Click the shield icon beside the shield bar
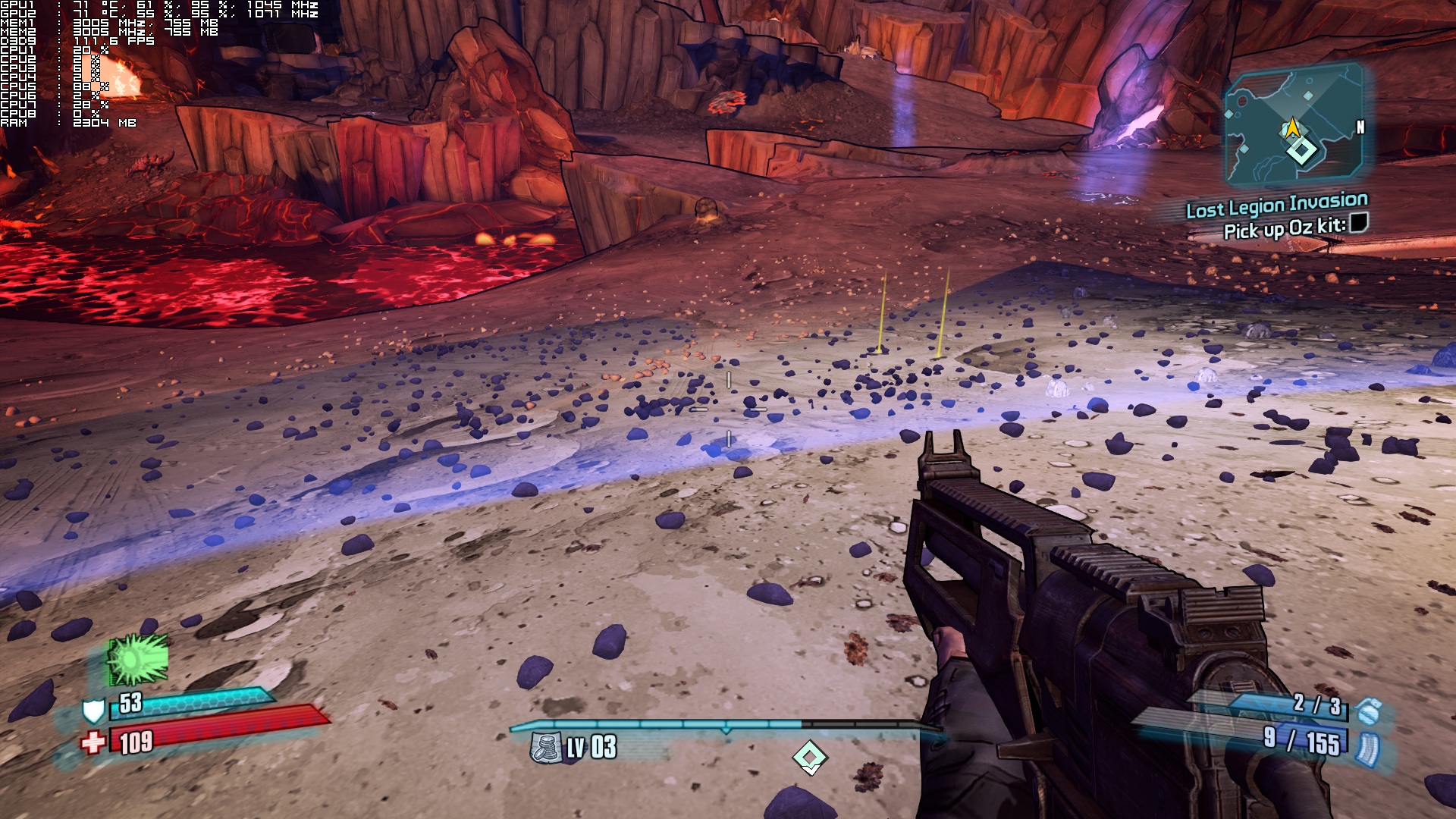This screenshot has width=1456, height=819. point(93,711)
